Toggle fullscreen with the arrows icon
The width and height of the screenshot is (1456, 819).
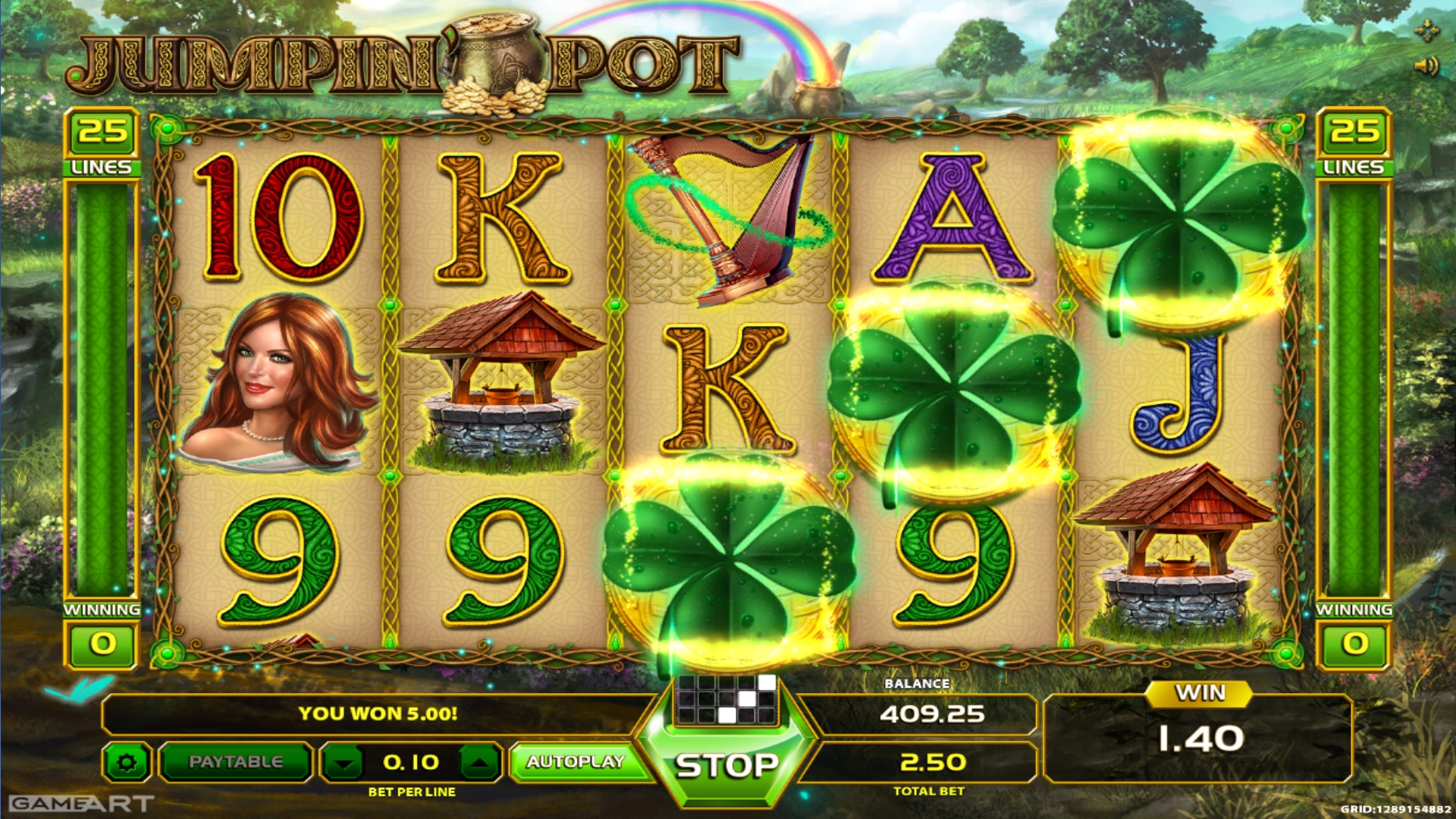tap(1426, 31)
